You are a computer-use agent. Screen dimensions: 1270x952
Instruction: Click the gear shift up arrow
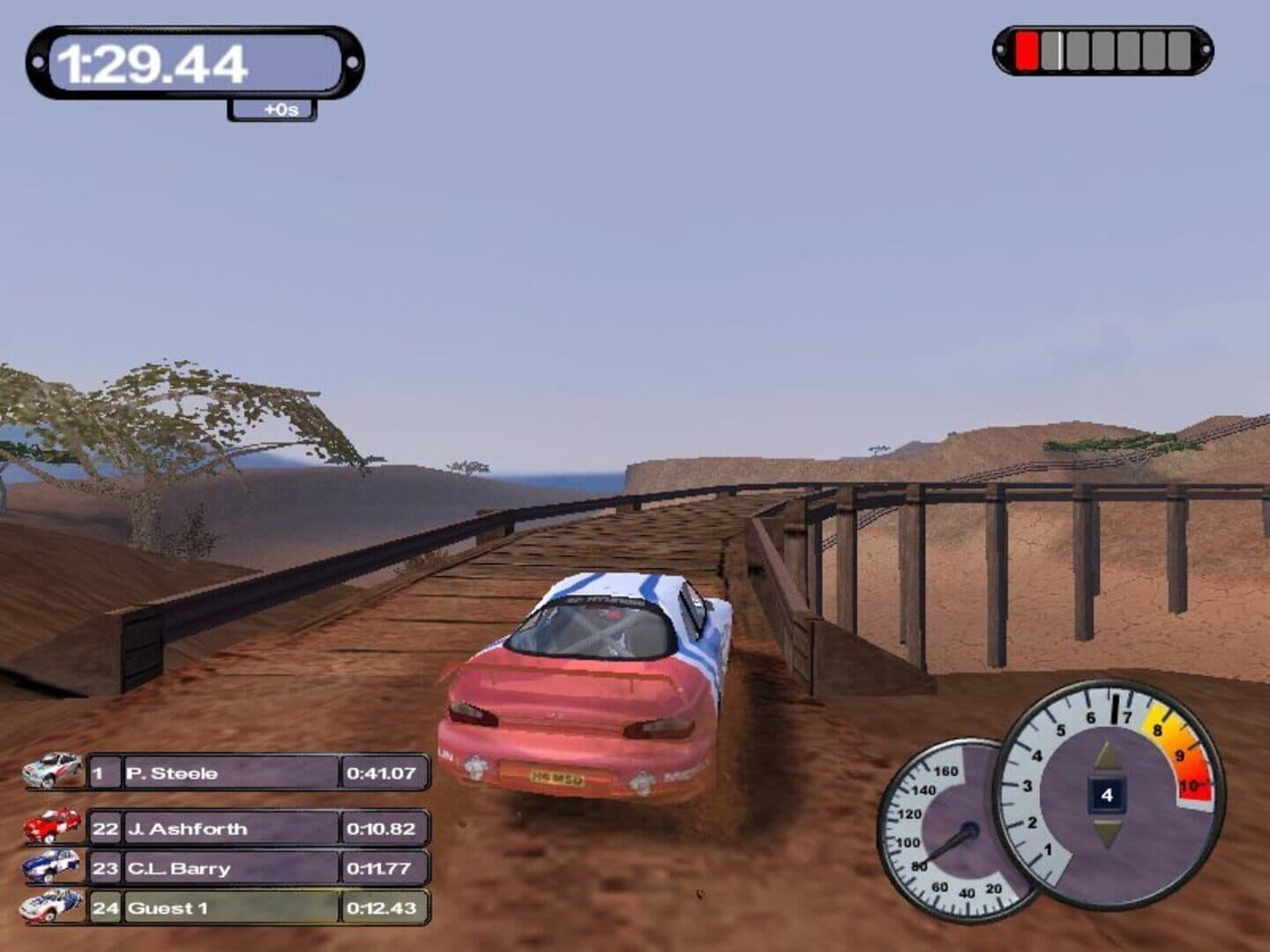tap(1107, 758)
